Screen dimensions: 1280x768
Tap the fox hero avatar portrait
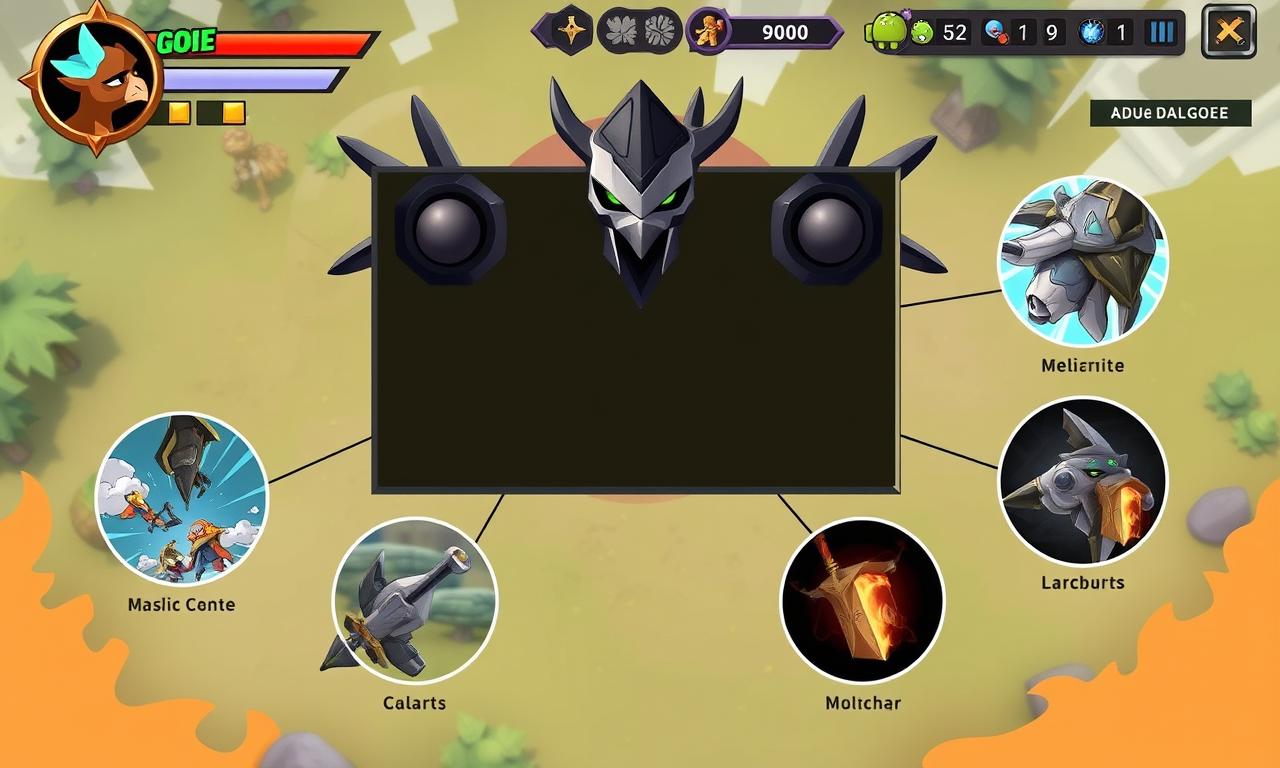96,78
